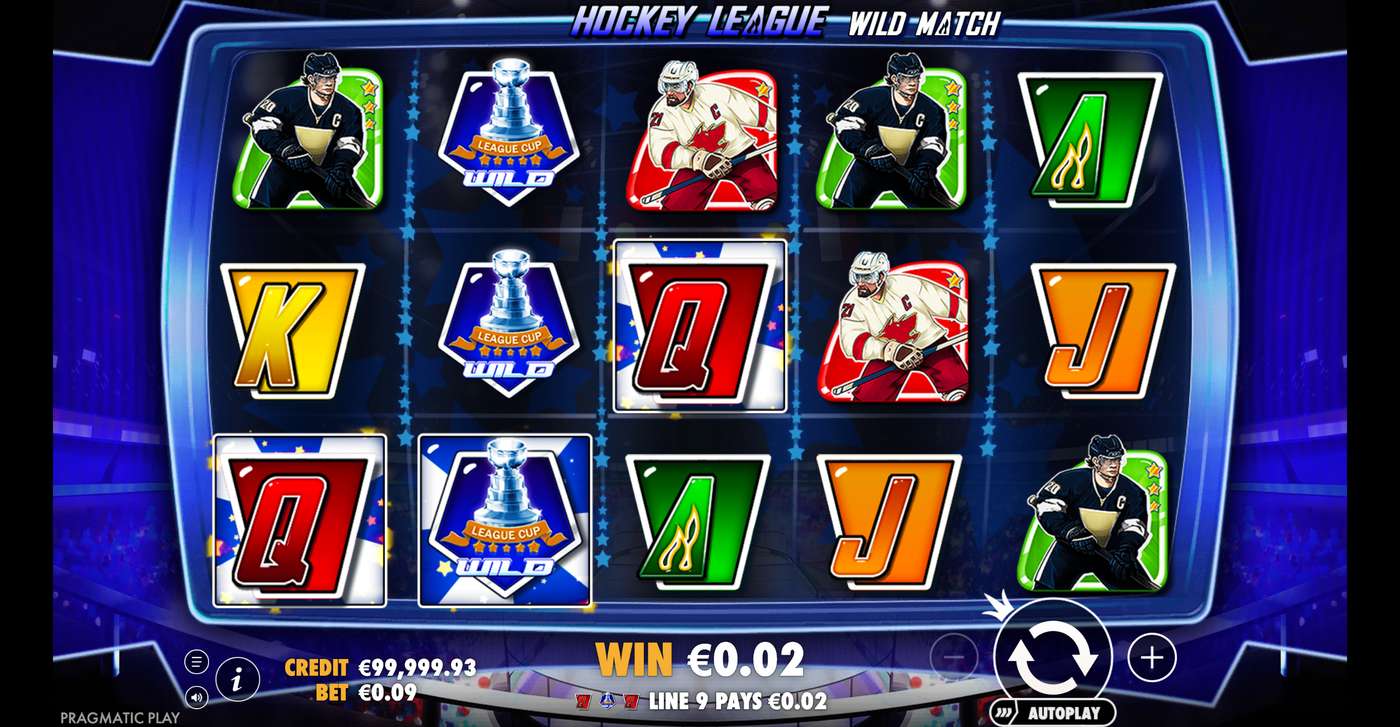This screenshot has height=727, width=1400.
Task: Mute the game sound
Action: point(196,698)
